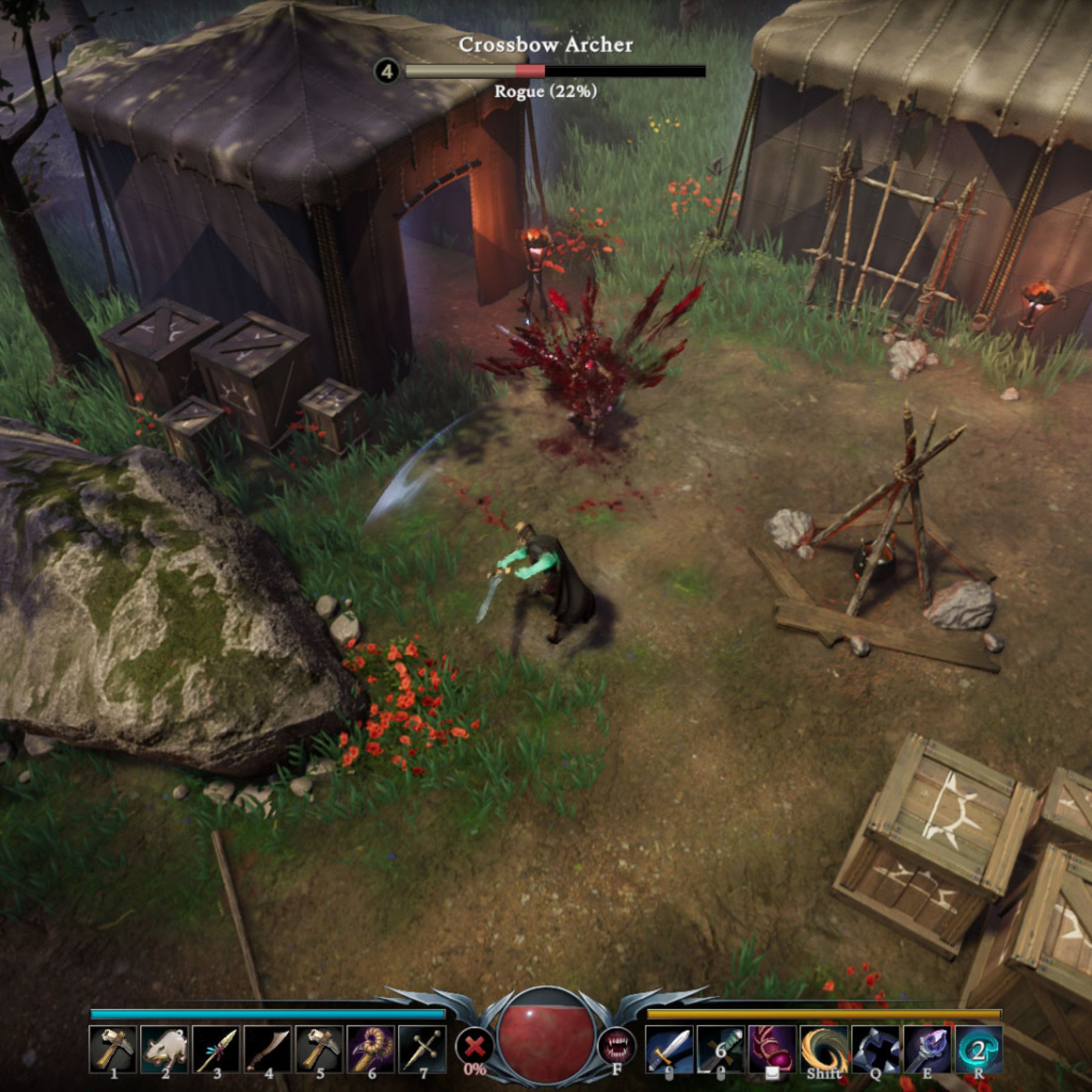Choose the ram-horn staff item slot
The height and width of the screenshot is (1092, 1092).
(371, 1048)
